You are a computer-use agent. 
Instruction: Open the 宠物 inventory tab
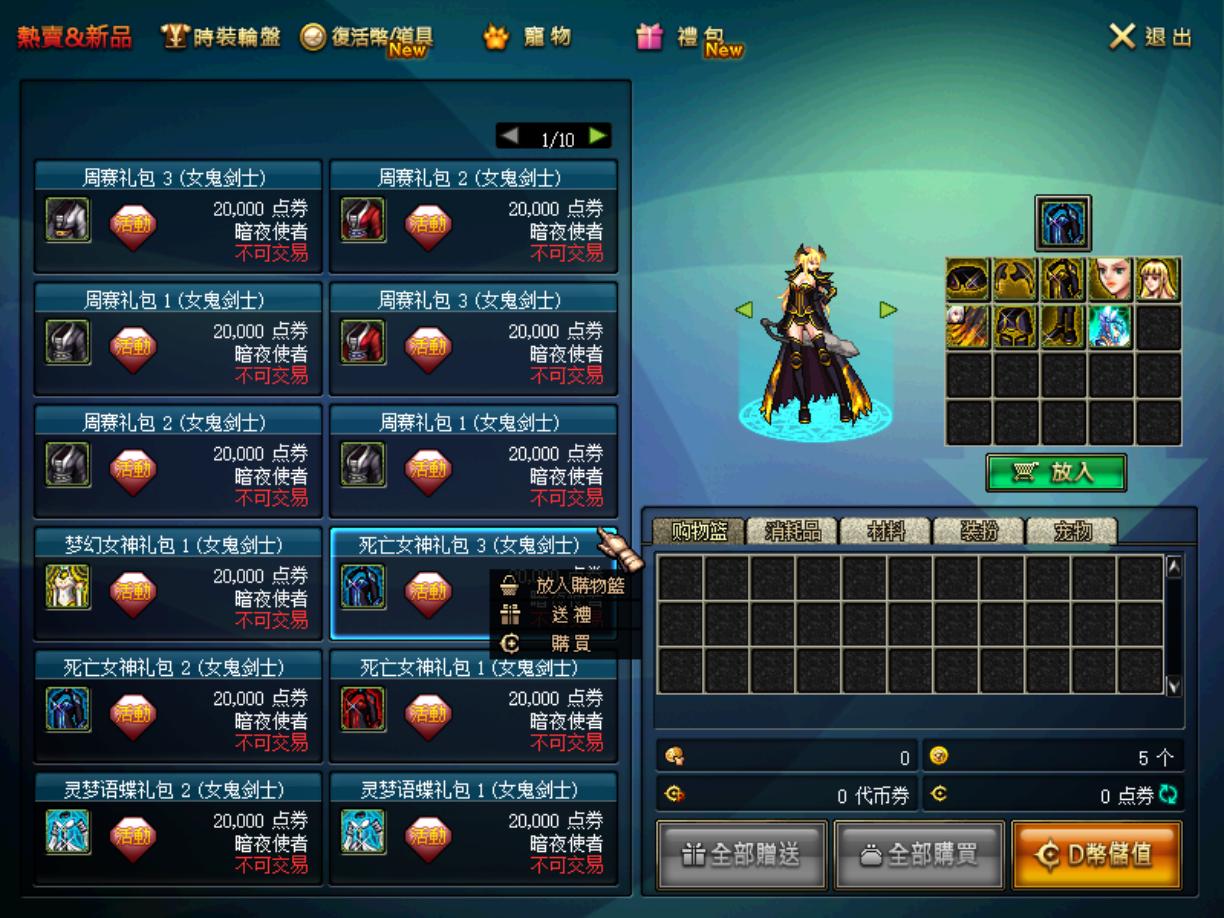1071,532
